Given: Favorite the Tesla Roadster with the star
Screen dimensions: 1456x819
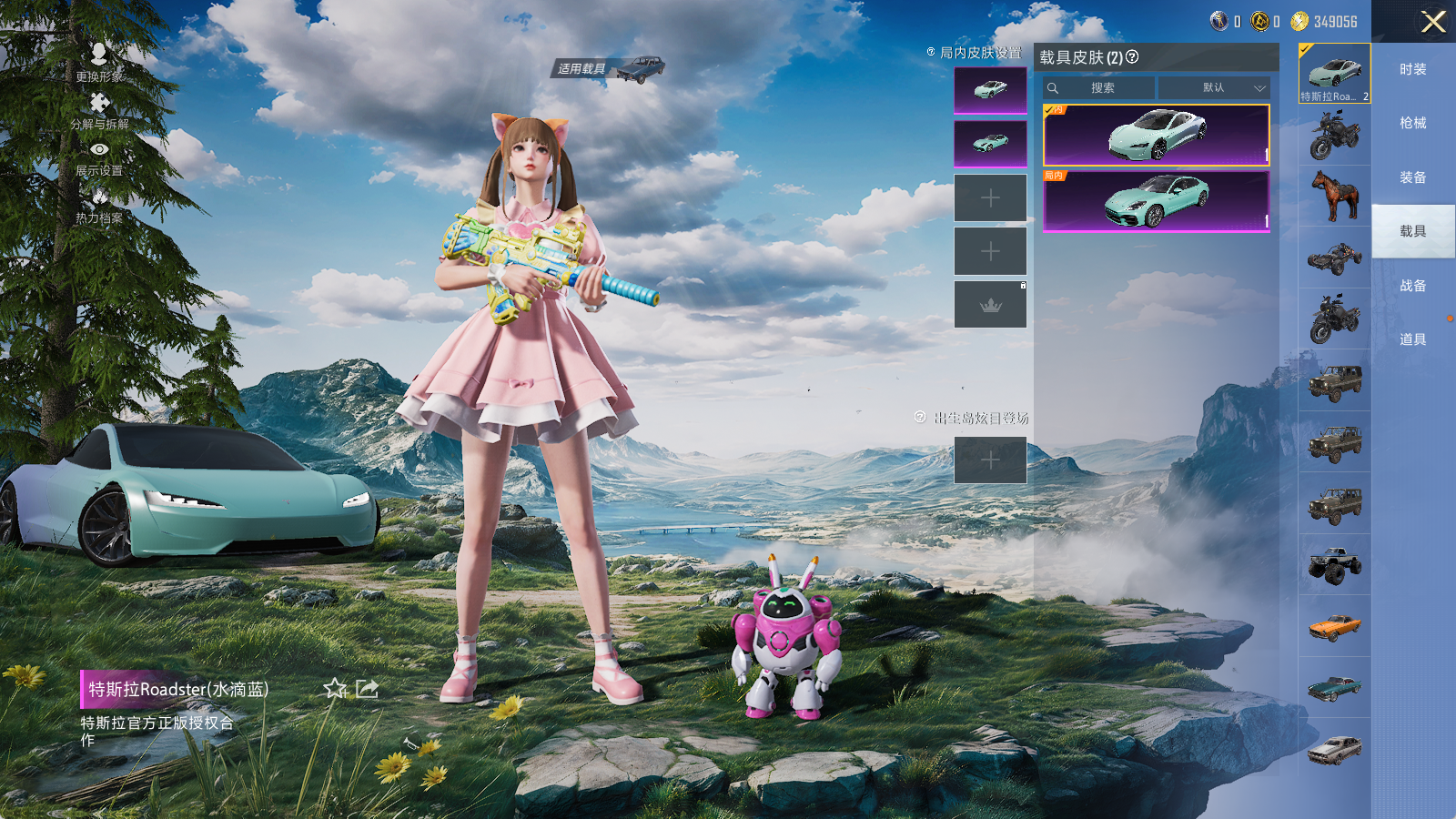Looking at the screenshot, I should point(335,689).
